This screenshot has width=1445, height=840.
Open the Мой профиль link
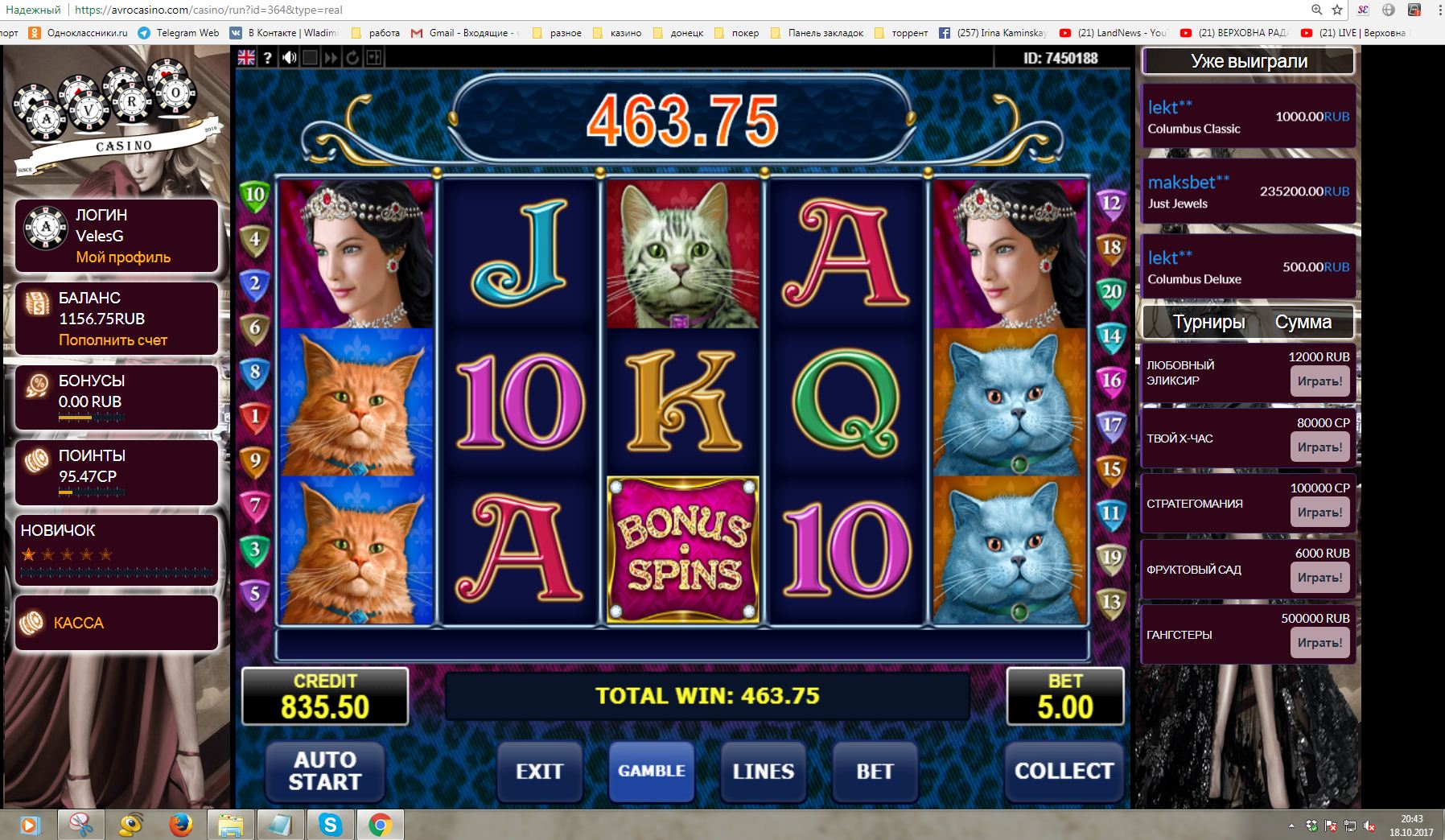(123, 257)
